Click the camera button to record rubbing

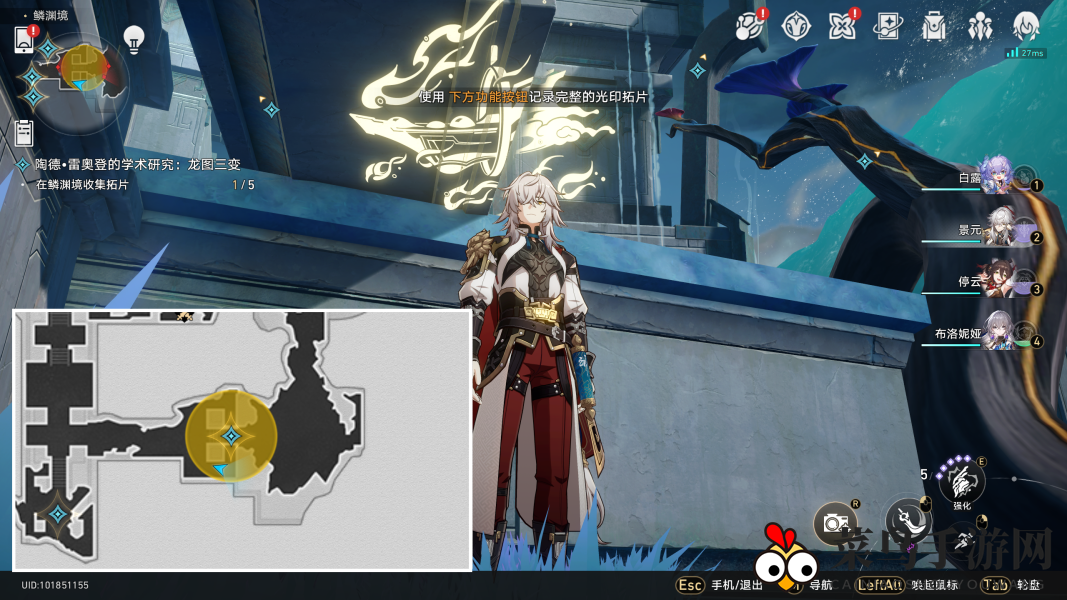tap(833, 521)
